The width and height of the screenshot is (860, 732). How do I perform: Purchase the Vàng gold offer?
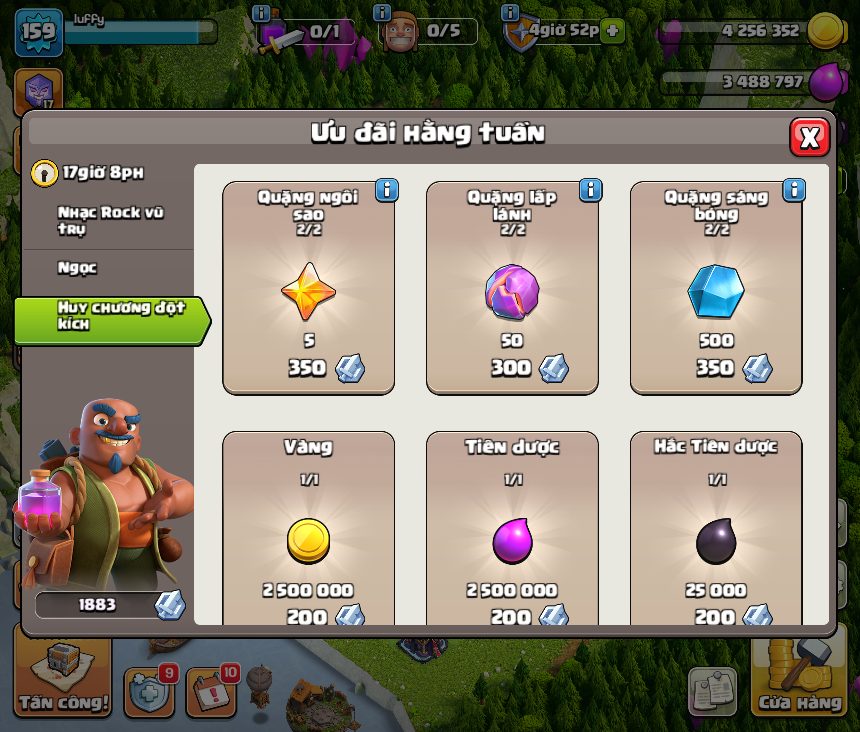[308, 530]
